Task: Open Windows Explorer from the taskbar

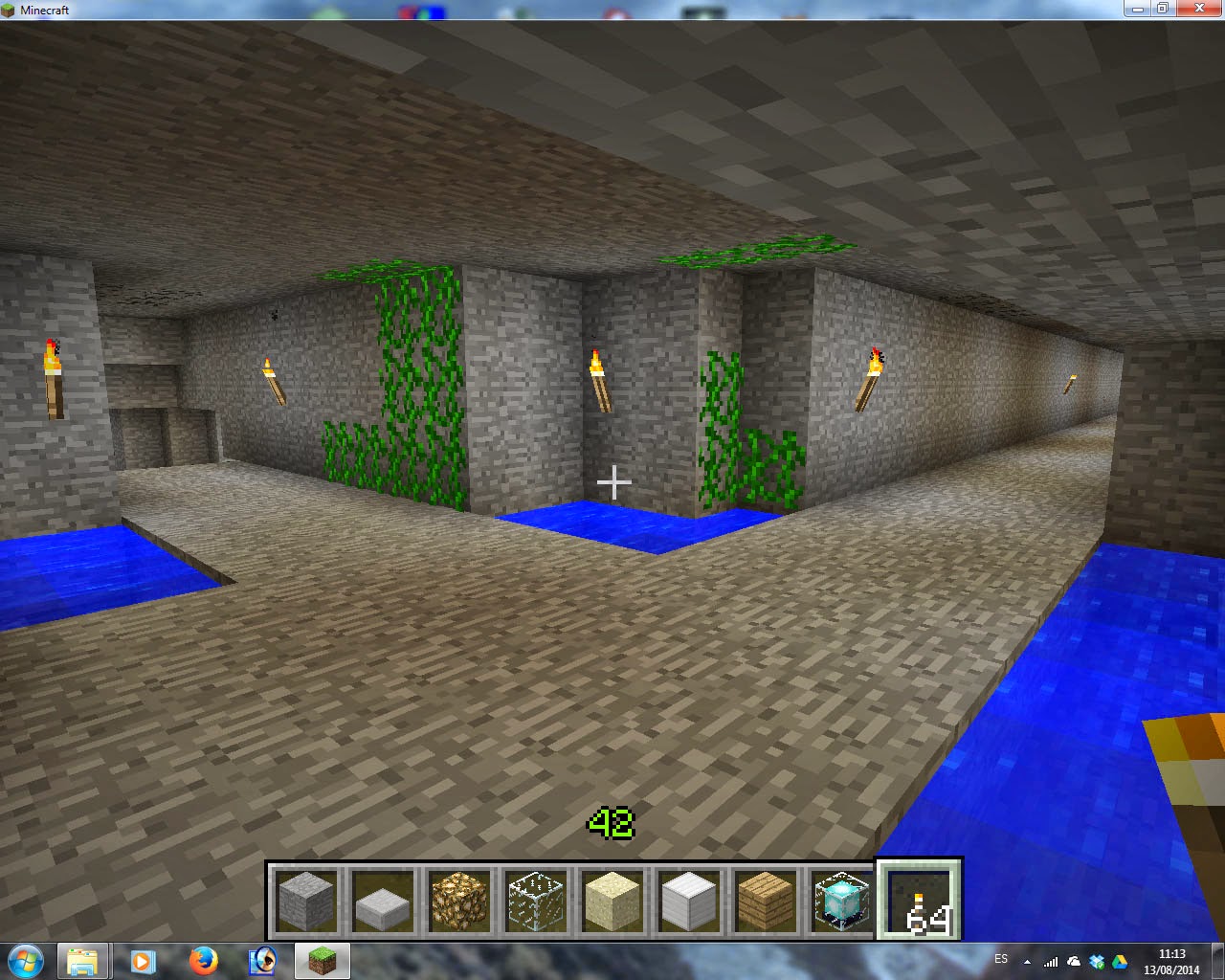Action: [x=84, y=961]
